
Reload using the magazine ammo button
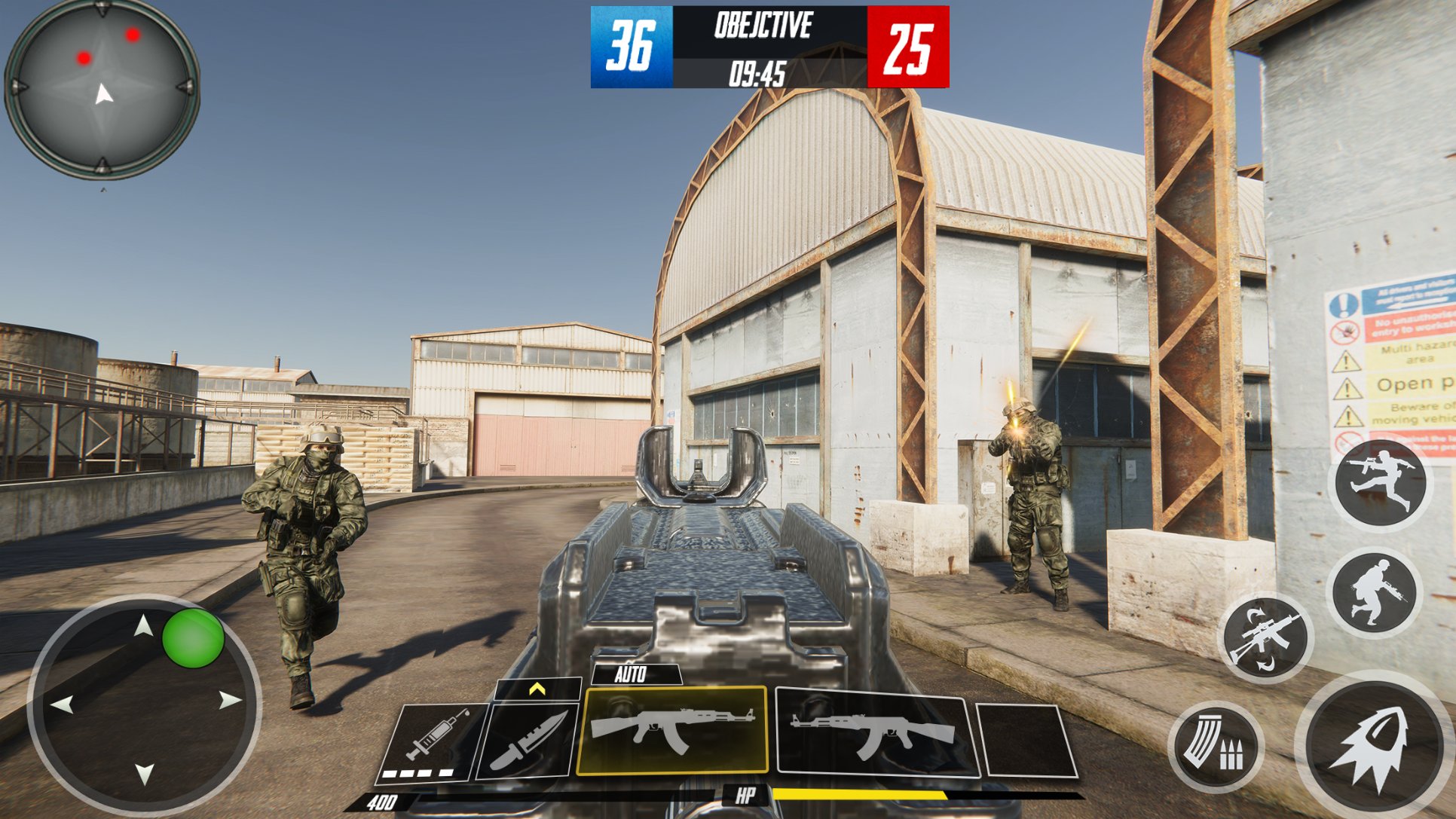1215,747
